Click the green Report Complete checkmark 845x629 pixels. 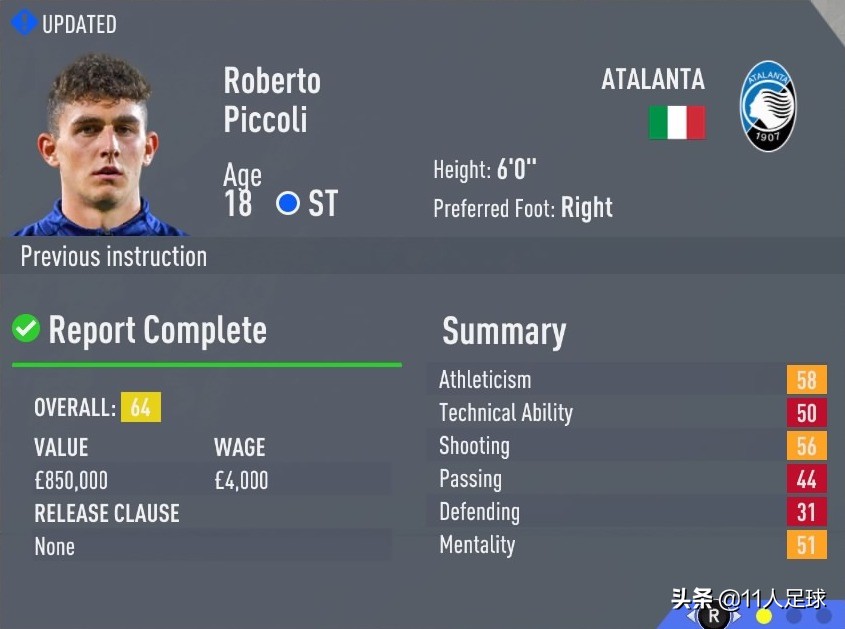pyautogui.click(x=26, y=328)
